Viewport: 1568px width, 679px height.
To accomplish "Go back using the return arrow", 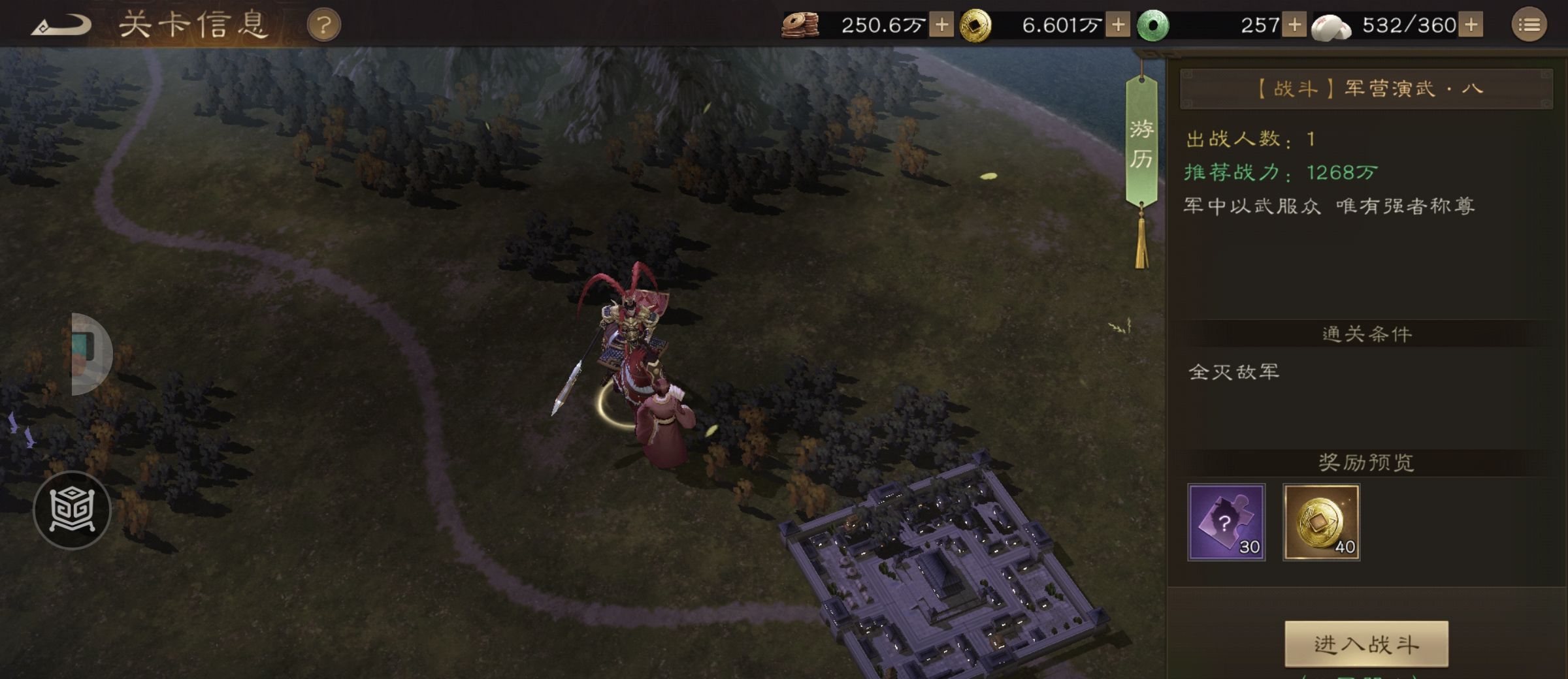I will coord(62,26).
